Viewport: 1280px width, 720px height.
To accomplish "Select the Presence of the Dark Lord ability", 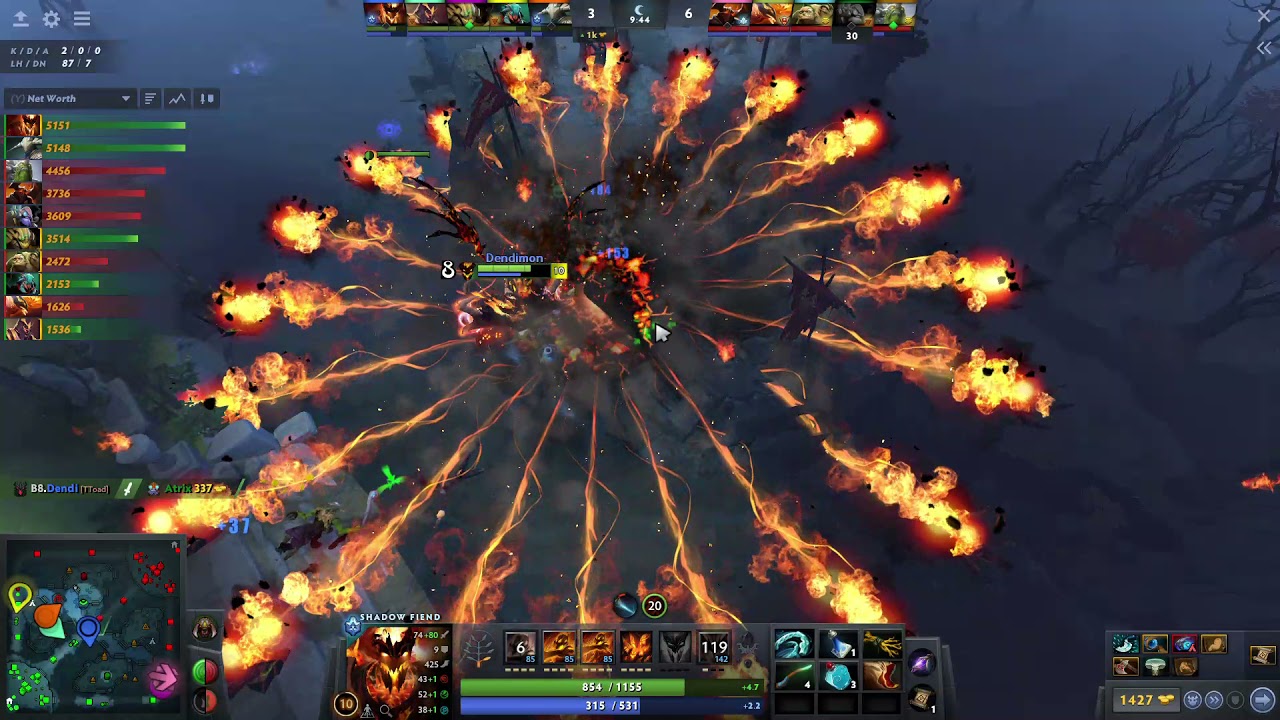I will click(675, 648).
